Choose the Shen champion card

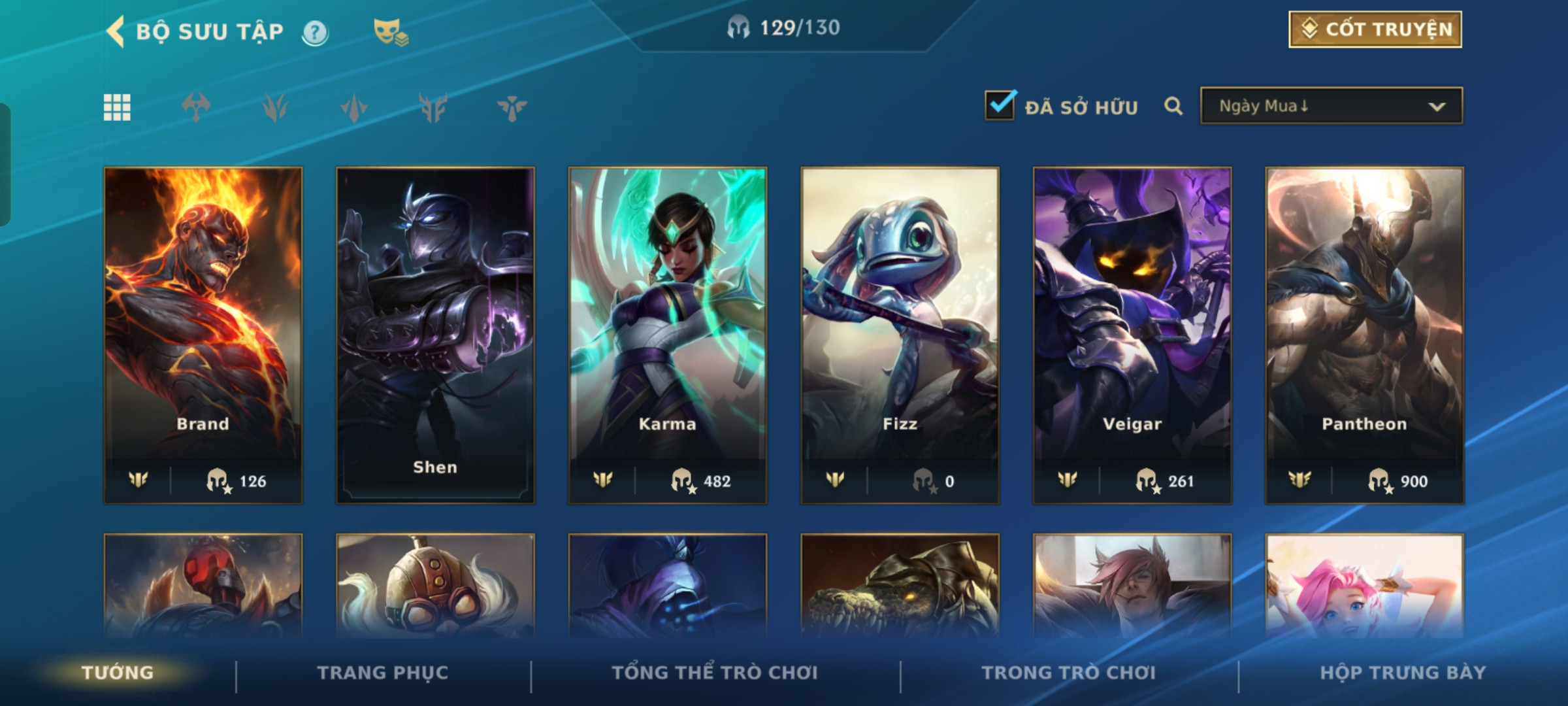435,335
